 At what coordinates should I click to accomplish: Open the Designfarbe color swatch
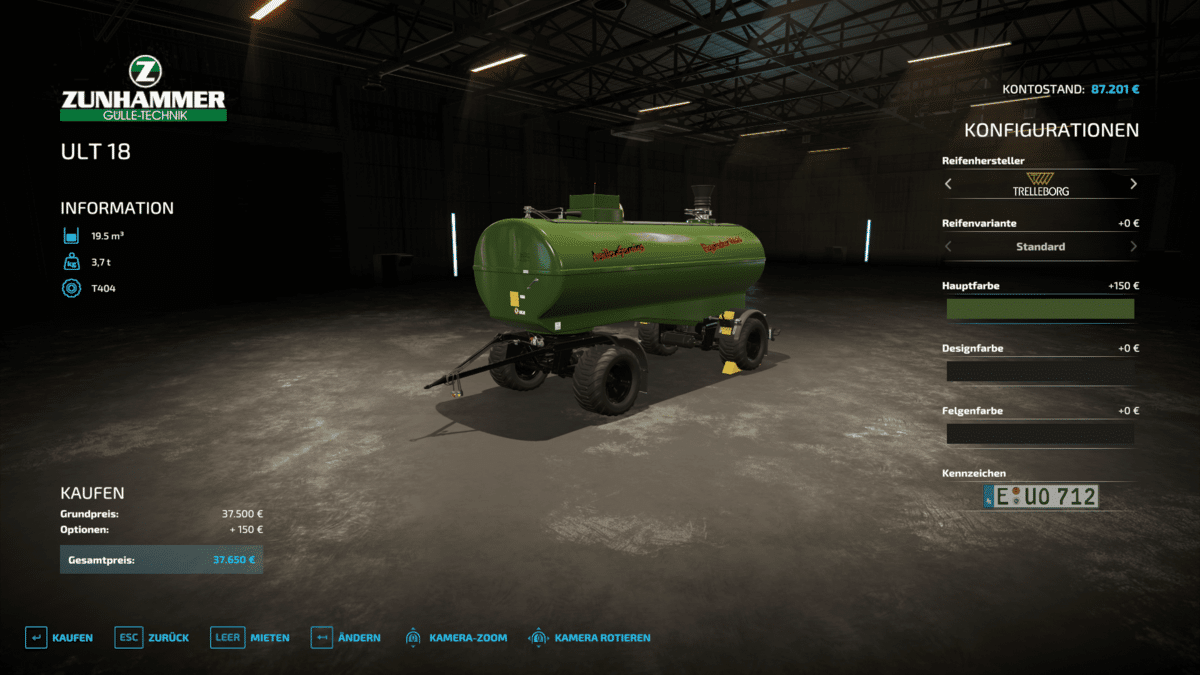pos(1040,371)
